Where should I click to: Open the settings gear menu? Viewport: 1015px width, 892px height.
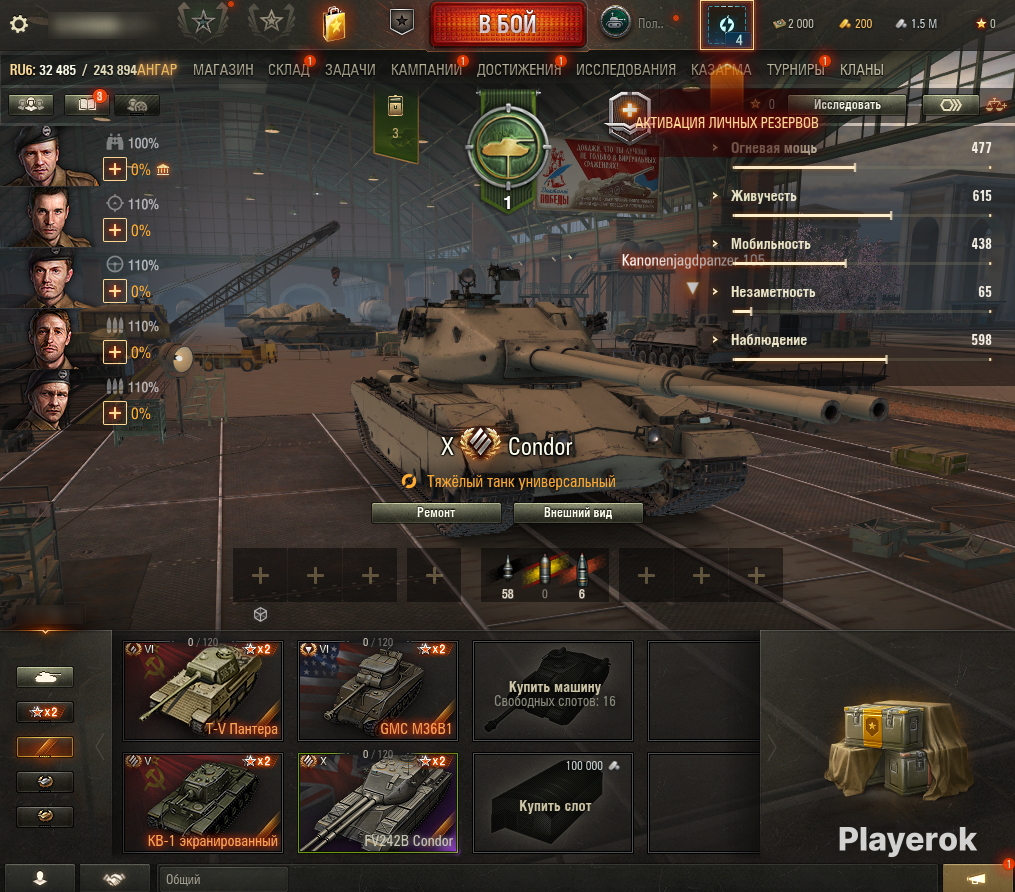[x=17, y=24]
